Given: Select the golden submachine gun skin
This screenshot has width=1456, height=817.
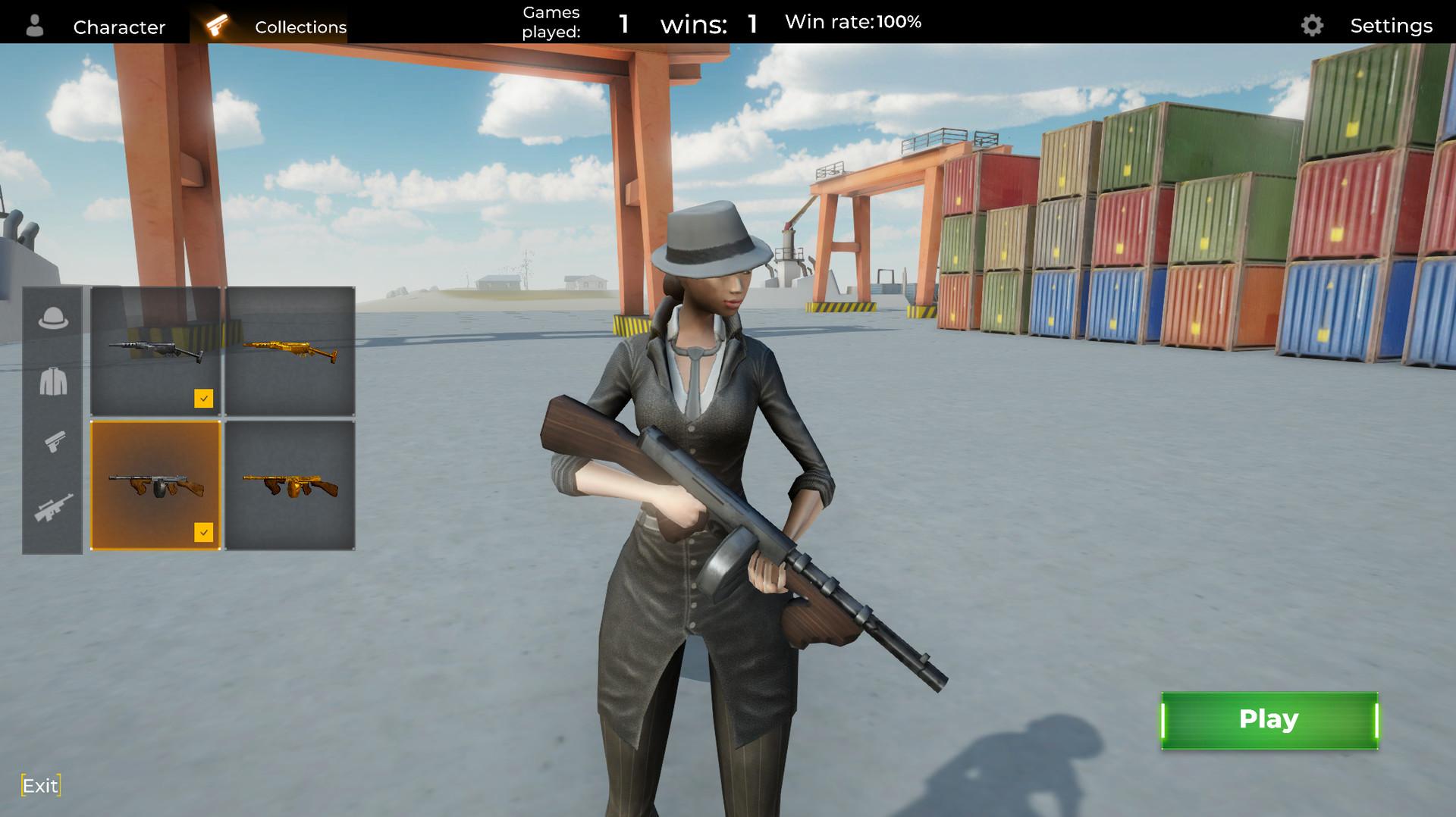Looking at the screenshot, I should point(290,351).
